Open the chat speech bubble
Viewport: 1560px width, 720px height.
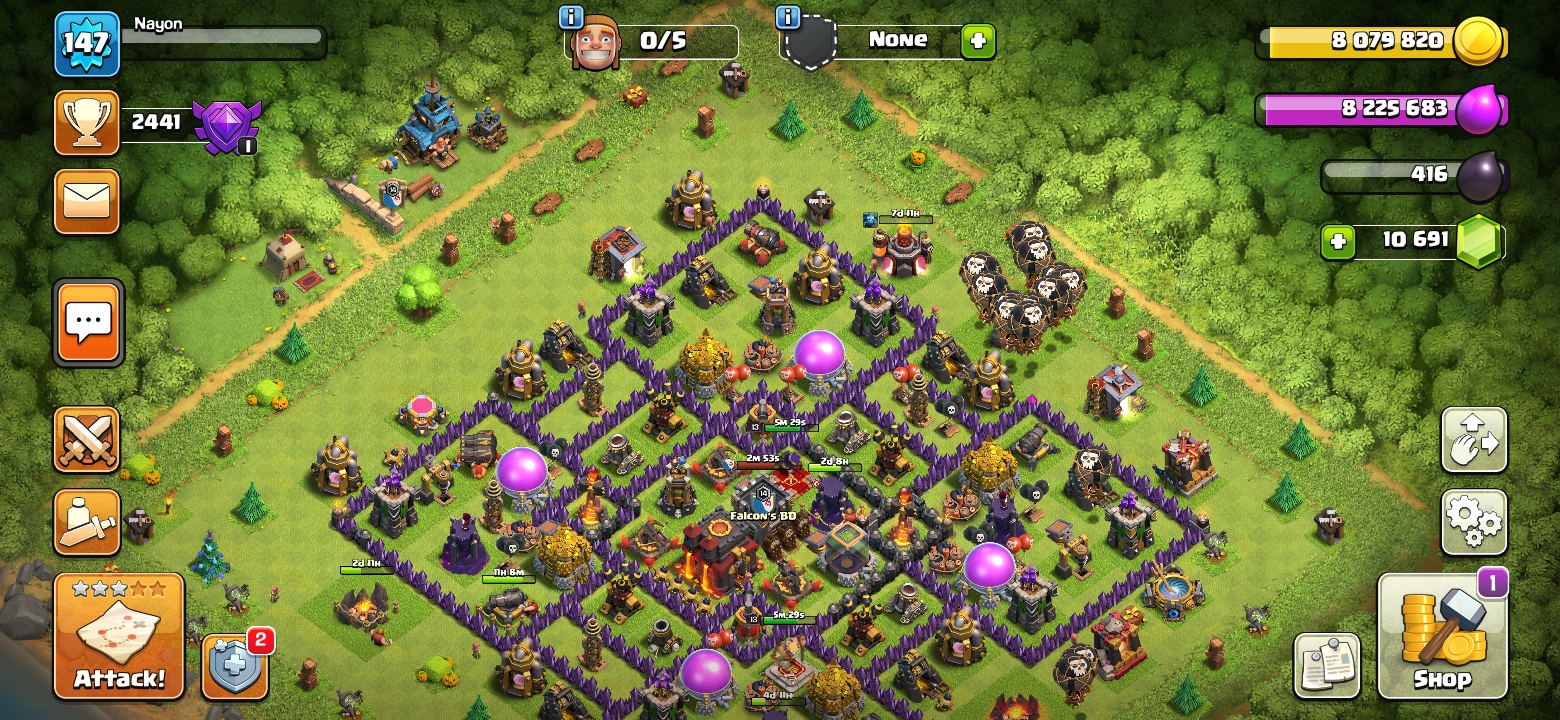[x=89, y=322]
